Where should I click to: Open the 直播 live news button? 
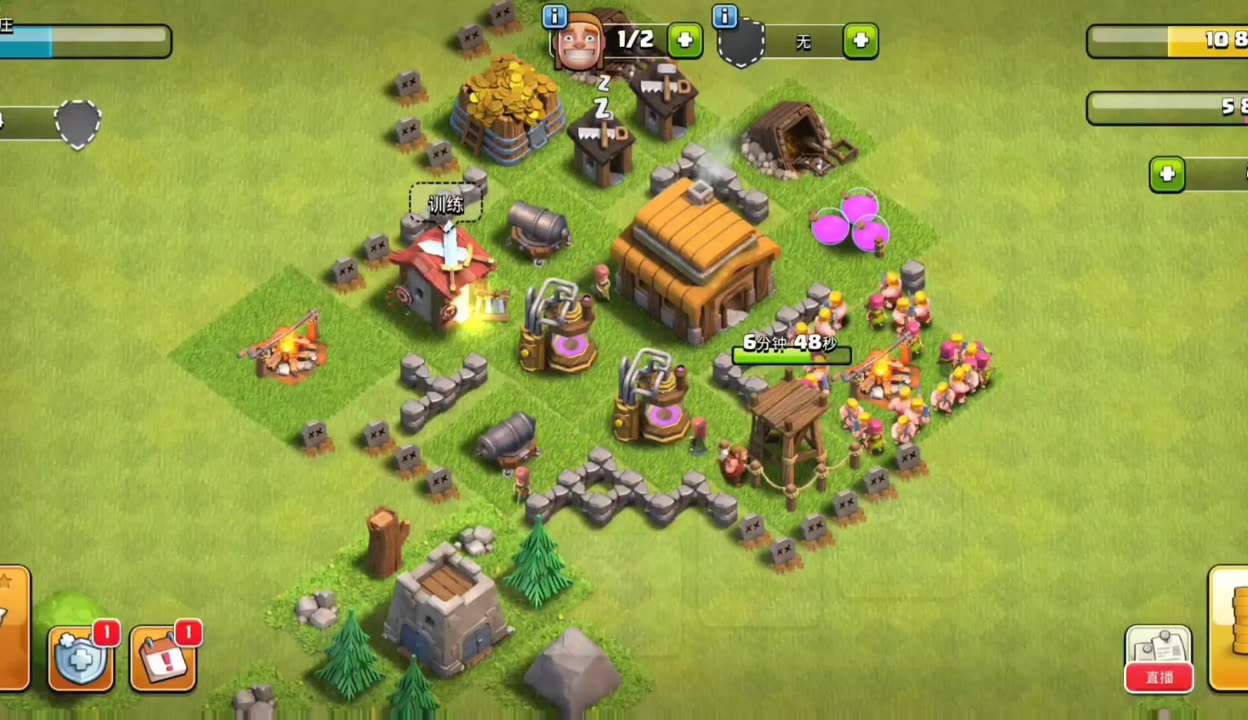1158,659
